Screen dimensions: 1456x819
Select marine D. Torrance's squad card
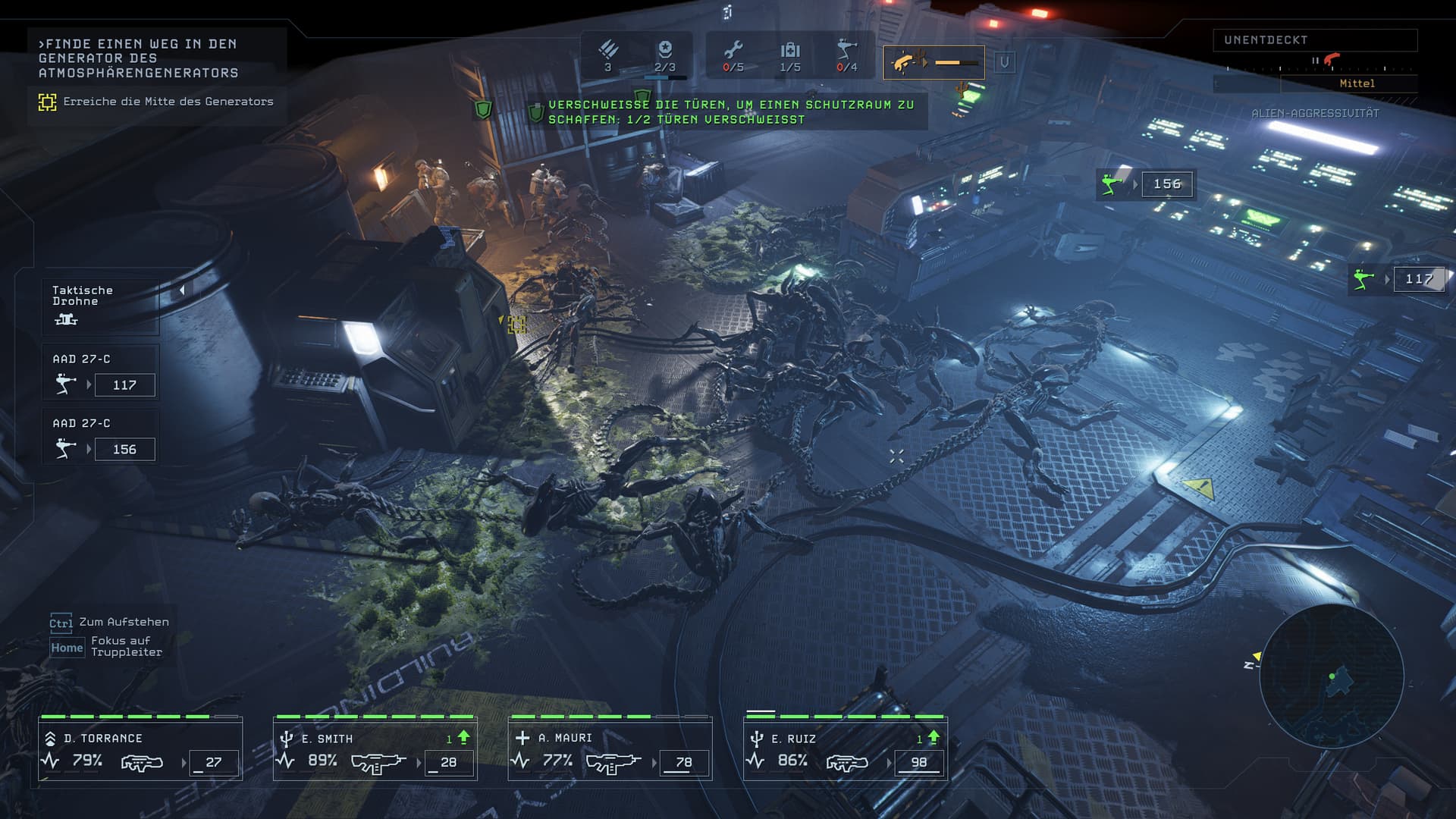click(140, 749)
